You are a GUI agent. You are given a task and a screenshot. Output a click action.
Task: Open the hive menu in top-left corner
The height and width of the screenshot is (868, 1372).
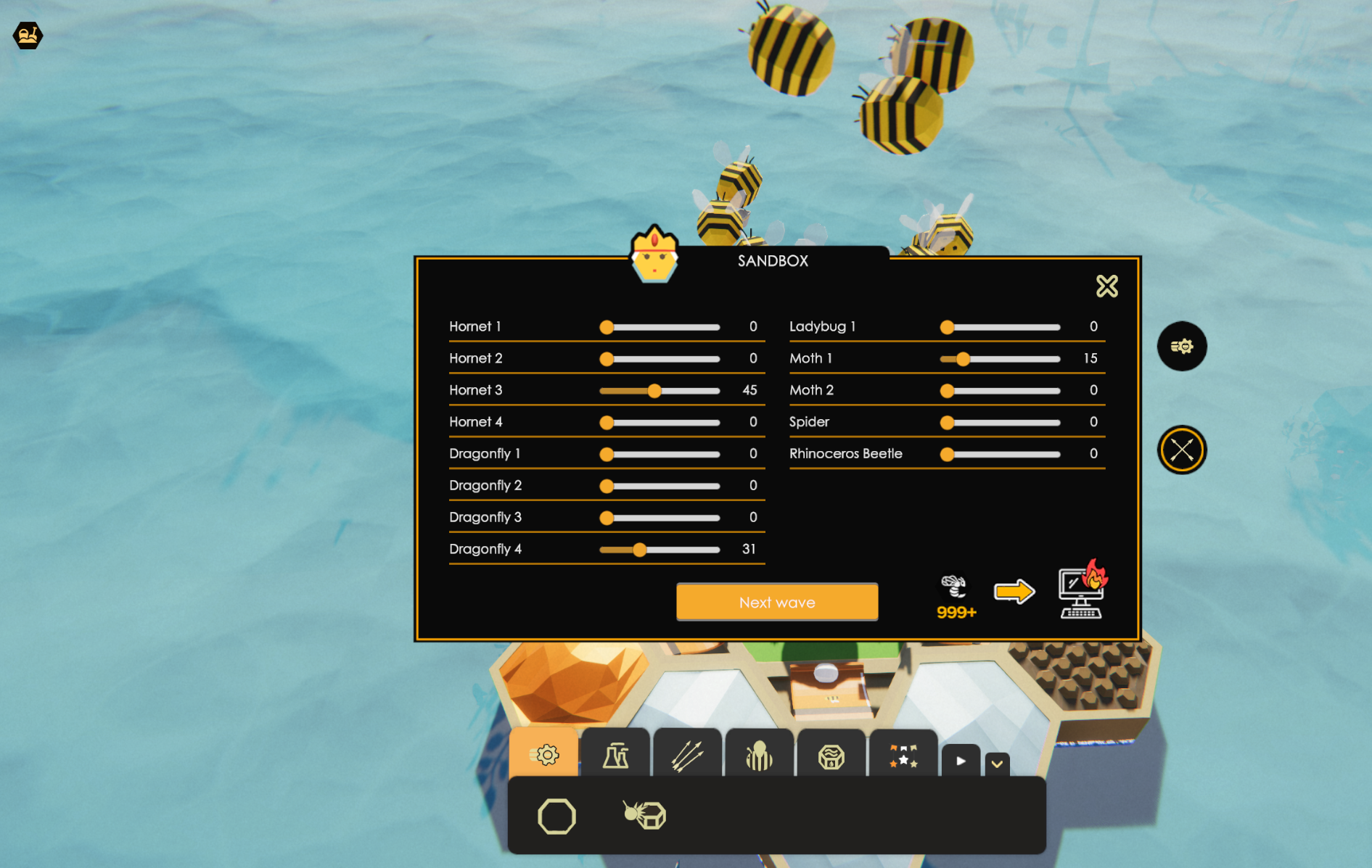click(x=26, y=35)
